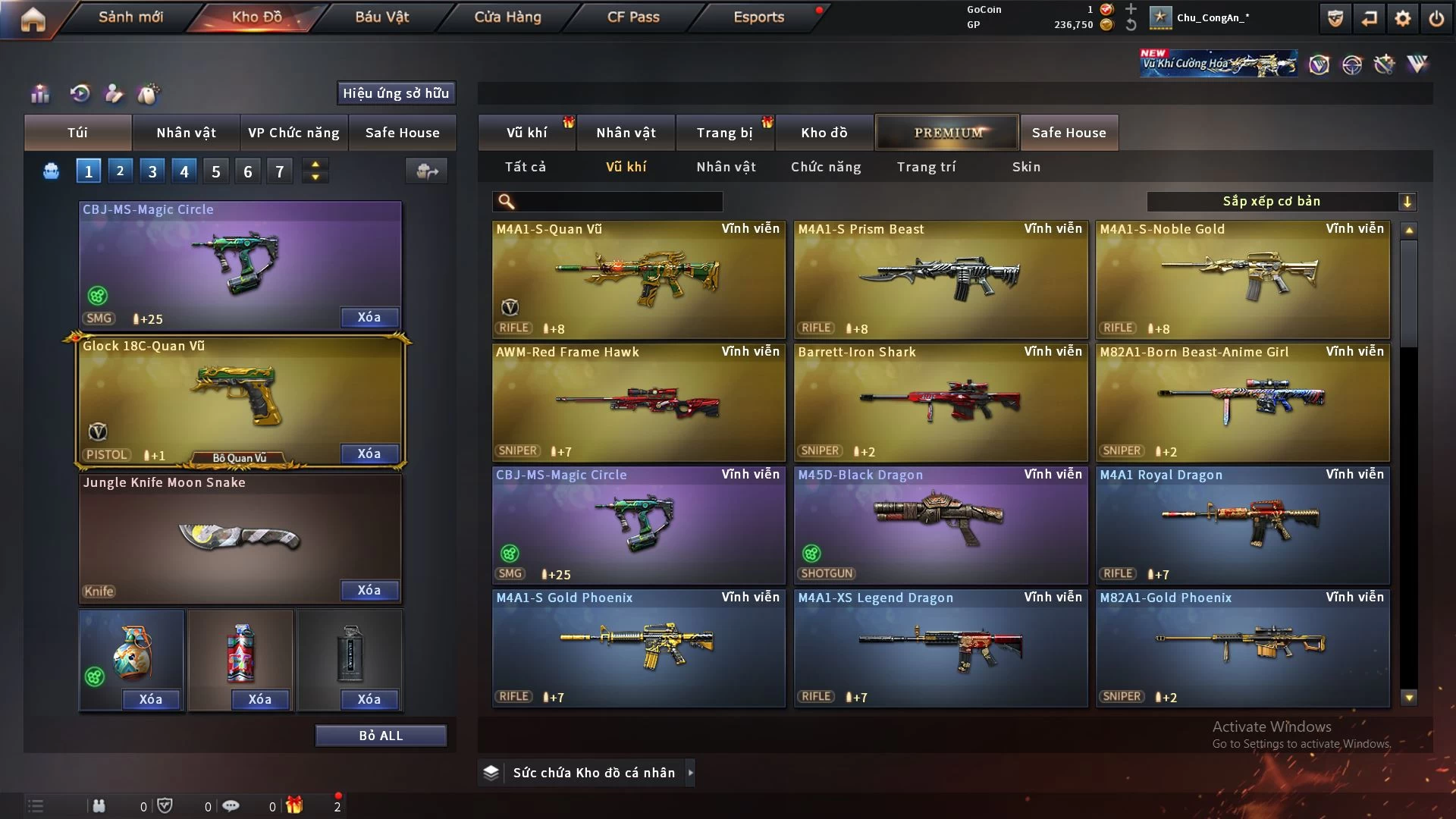This screenshot has height=819, width=1456.
Task: Select the AWM-Red Frame Hawk sniper
Action: tap(639, 402)
